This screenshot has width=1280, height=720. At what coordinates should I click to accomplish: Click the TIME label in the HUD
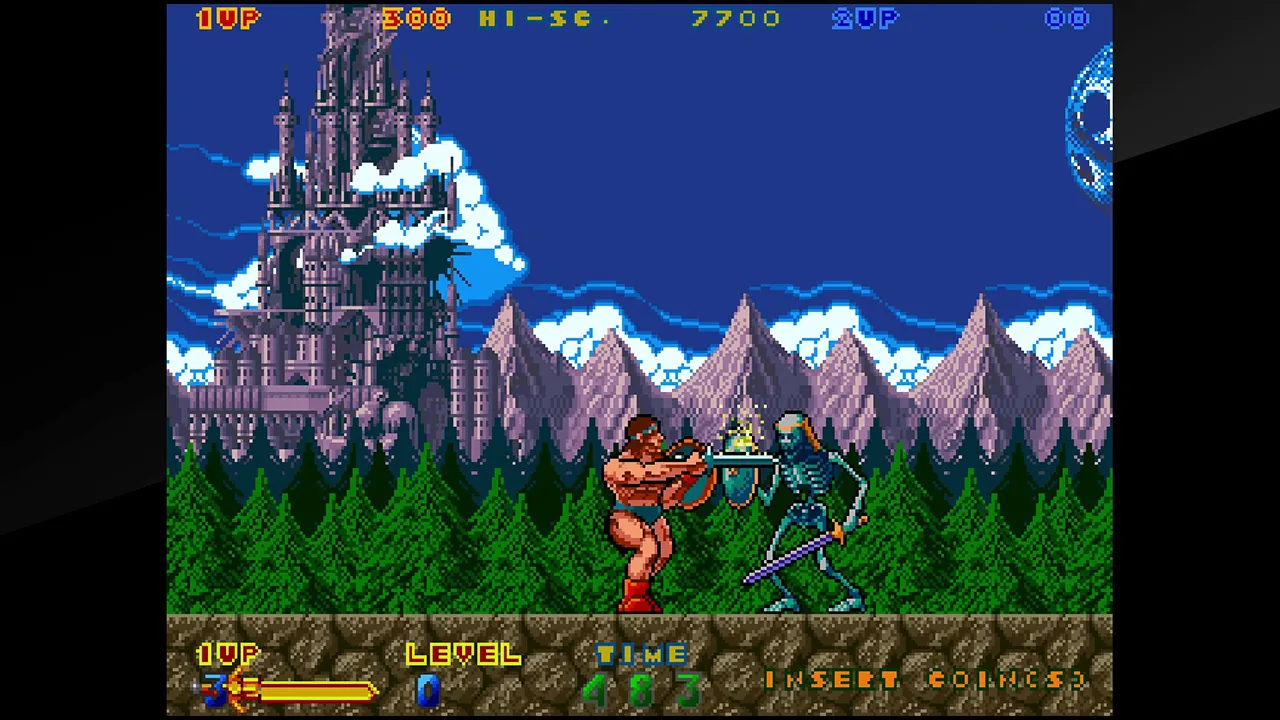tap(641, 656)
